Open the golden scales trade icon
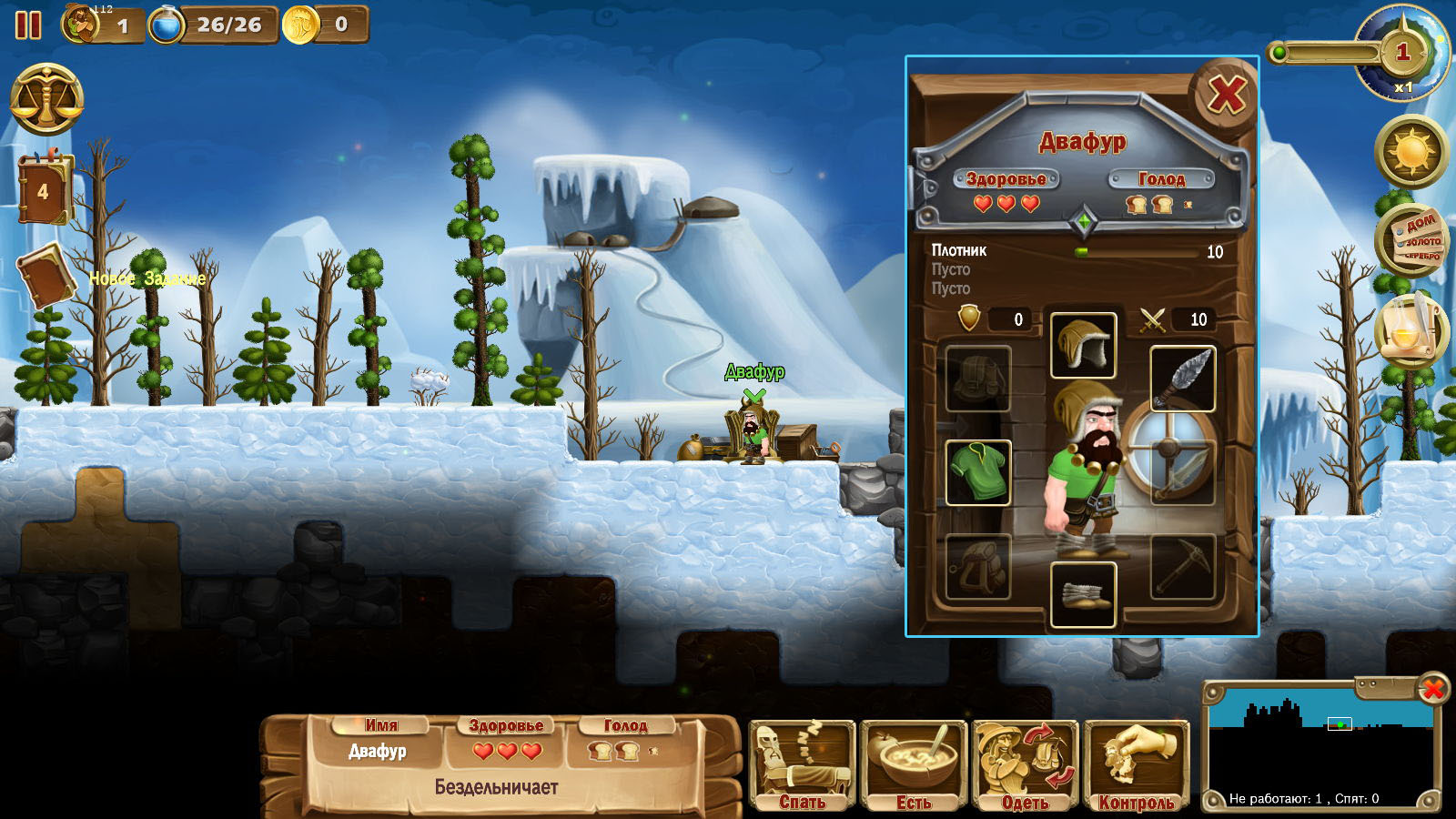Screen dimensions: 1456x819 pyautogui.click(x=46, y=99)
